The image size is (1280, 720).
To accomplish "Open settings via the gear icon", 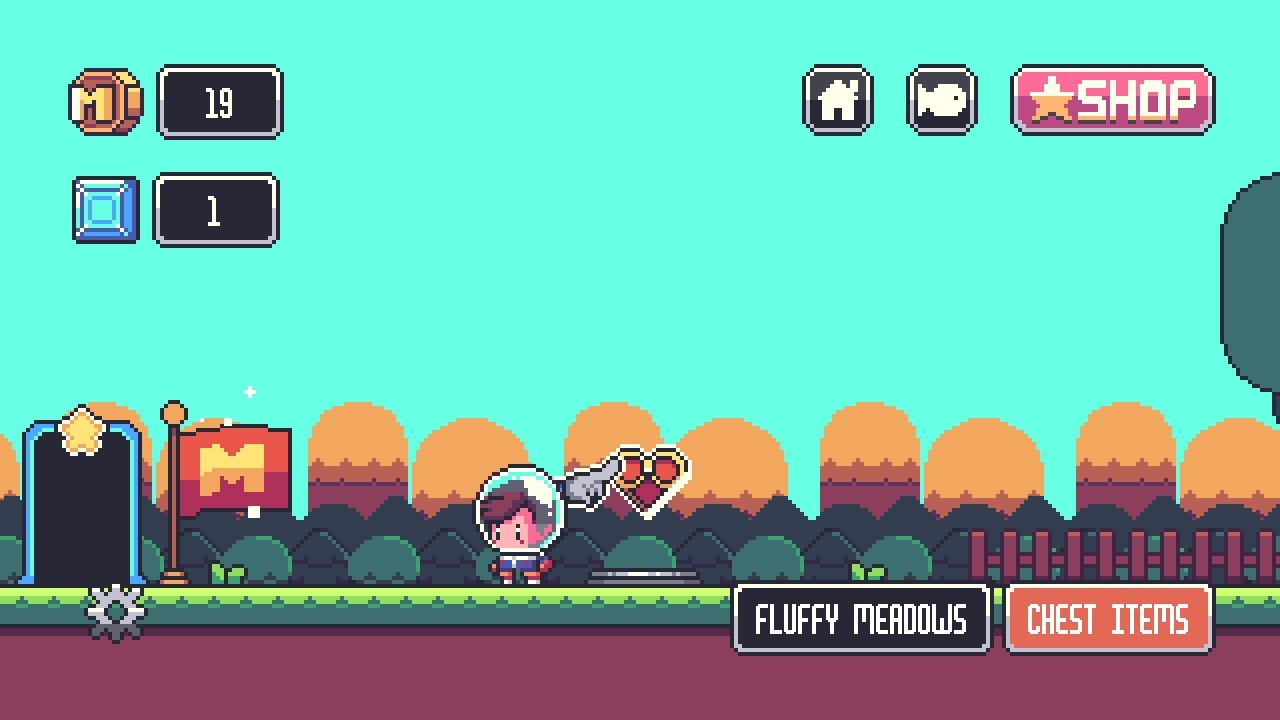I will click(116, 612).
